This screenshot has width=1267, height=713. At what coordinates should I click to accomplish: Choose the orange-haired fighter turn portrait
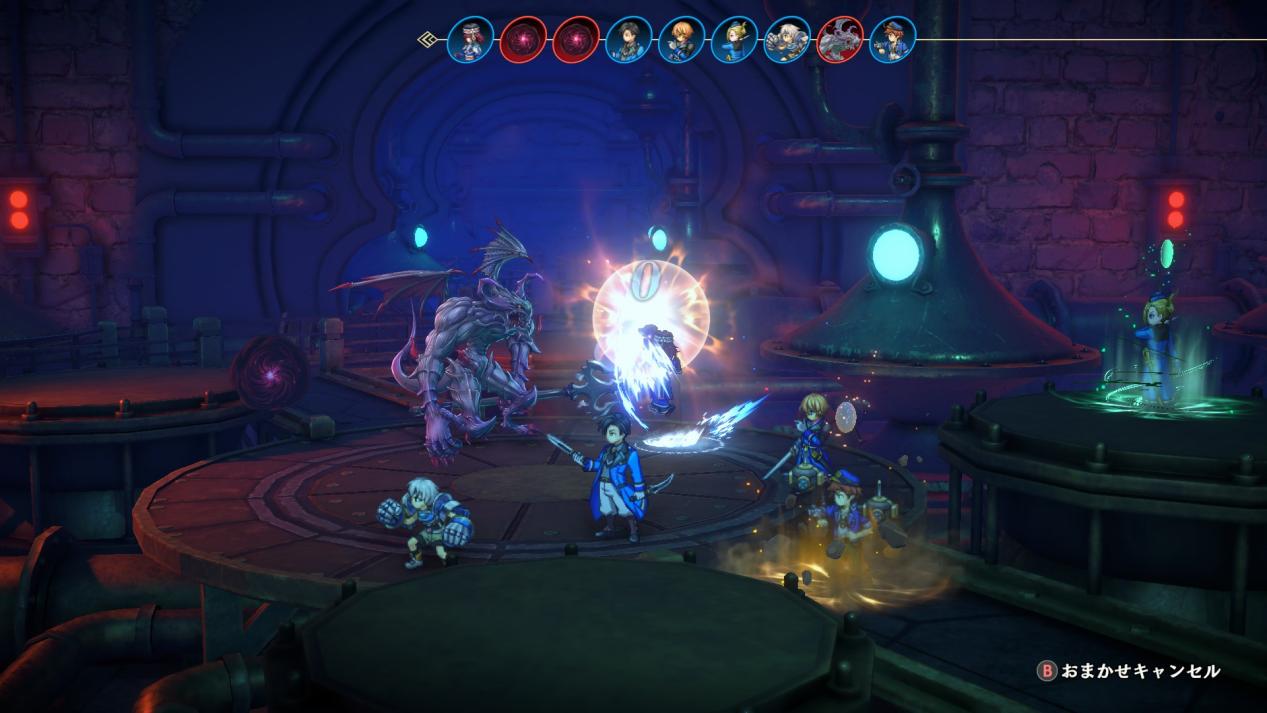(682, 40)
